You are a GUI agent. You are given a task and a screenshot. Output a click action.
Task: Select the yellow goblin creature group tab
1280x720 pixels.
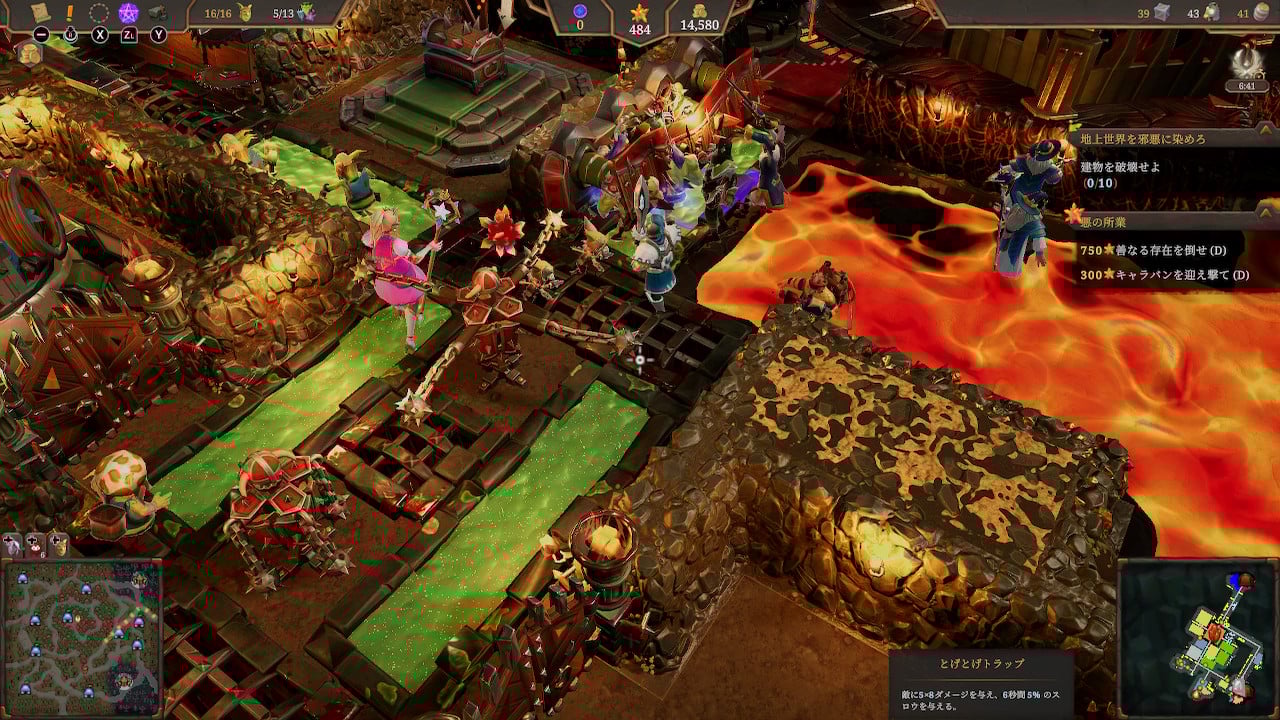pyautogui.click(x=59, y=545)
